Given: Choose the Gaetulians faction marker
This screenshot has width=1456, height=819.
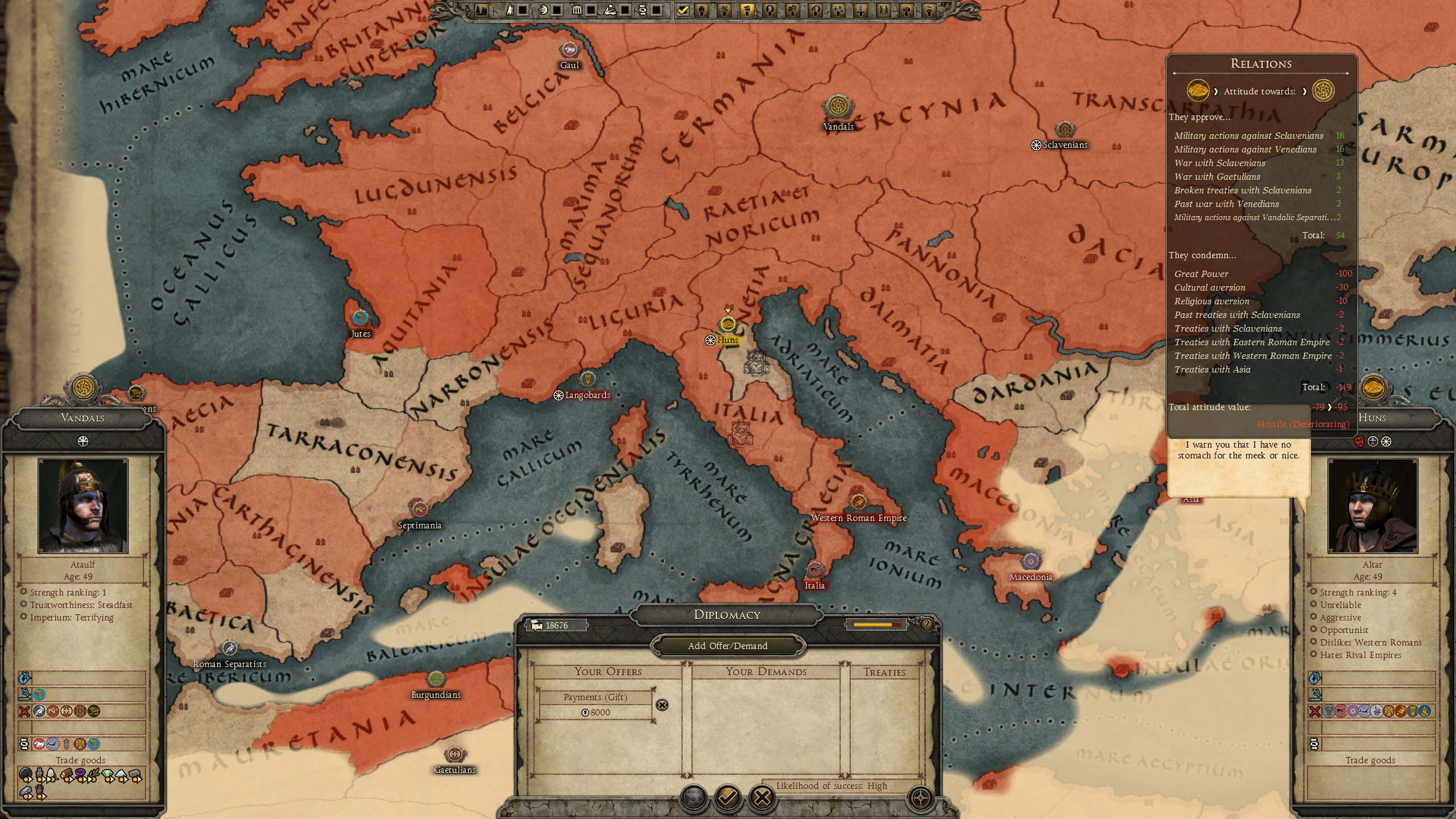Looking at the screenshot, I should (x=454, y=754).
